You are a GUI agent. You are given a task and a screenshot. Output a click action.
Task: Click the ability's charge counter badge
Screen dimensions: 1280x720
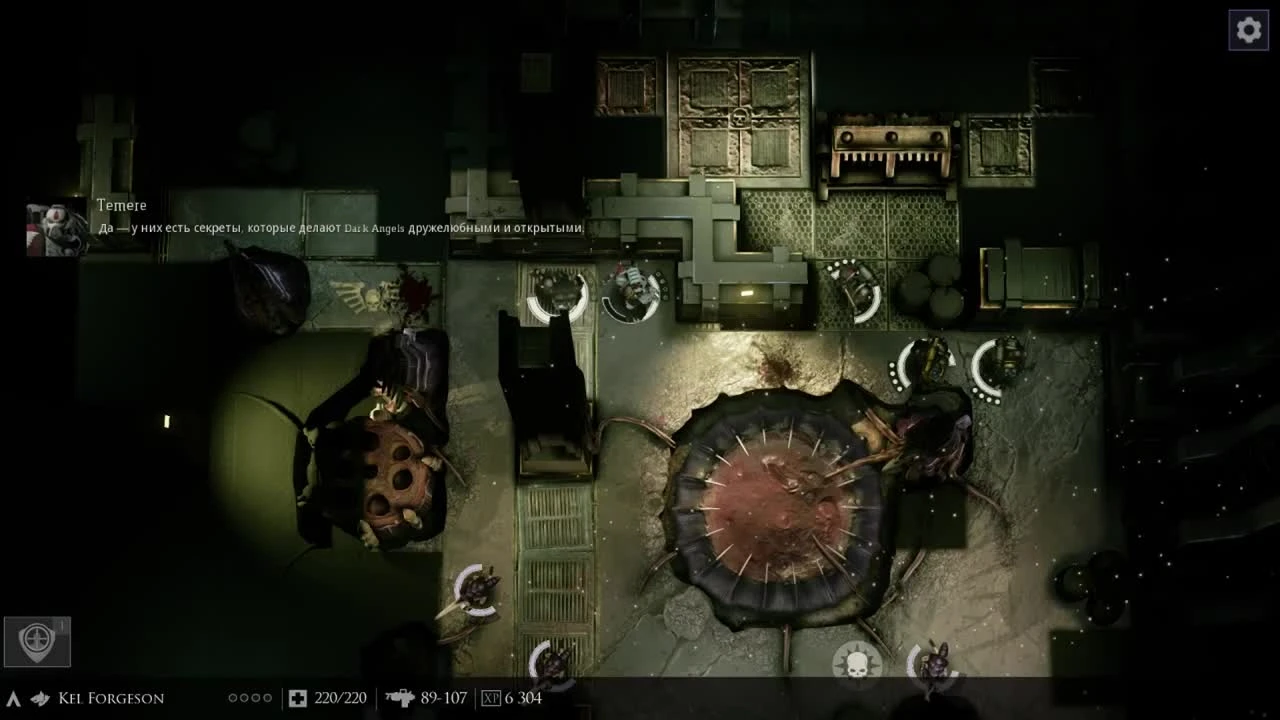click(x=63, y=622)
